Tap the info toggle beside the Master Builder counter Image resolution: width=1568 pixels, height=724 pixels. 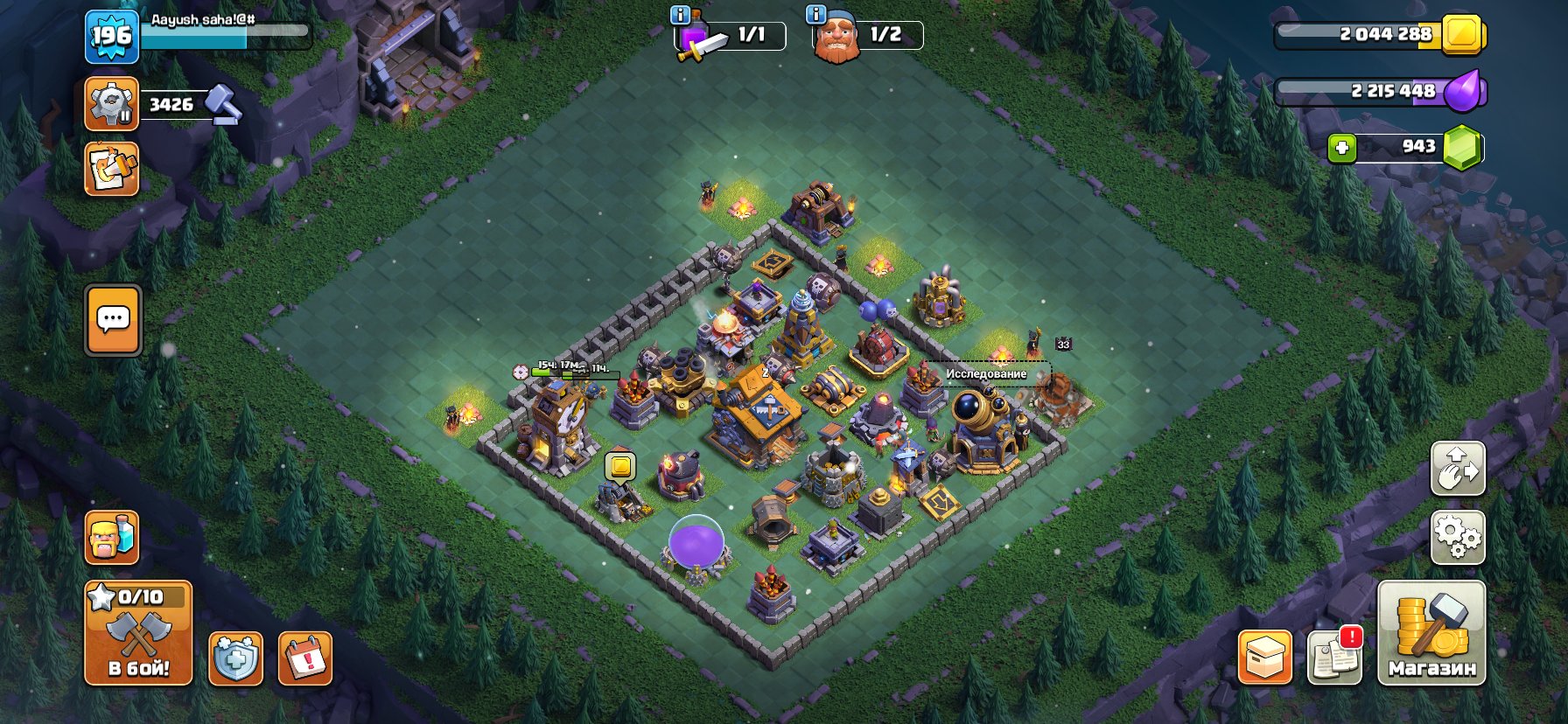point(816,12)
